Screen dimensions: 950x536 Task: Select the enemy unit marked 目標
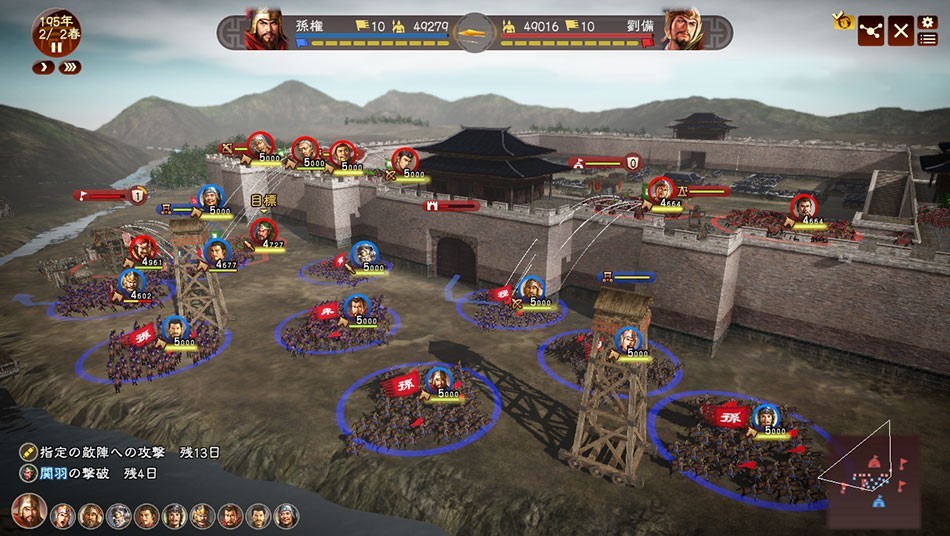263,231
